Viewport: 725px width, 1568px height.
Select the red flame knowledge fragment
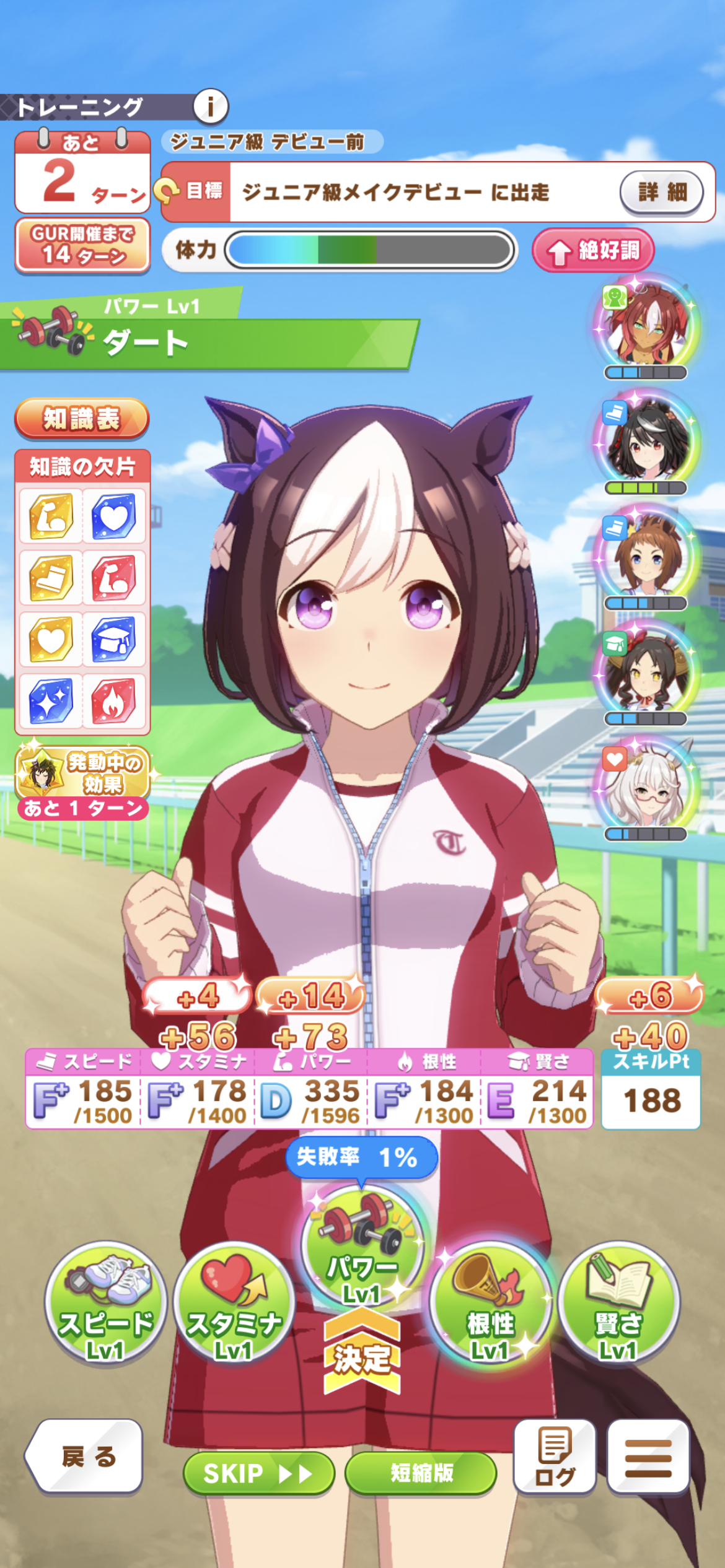tap(114, 701)
